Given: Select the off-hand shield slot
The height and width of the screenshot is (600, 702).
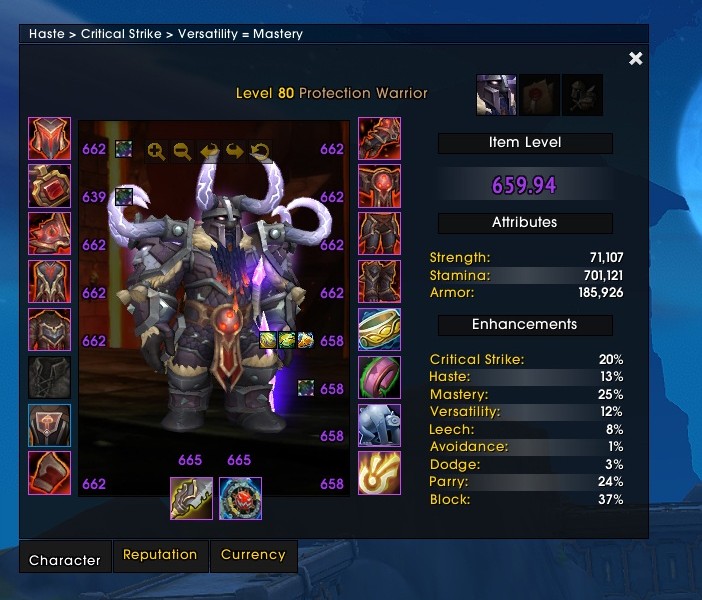Looking at the screenshot, I should (240, 498).
